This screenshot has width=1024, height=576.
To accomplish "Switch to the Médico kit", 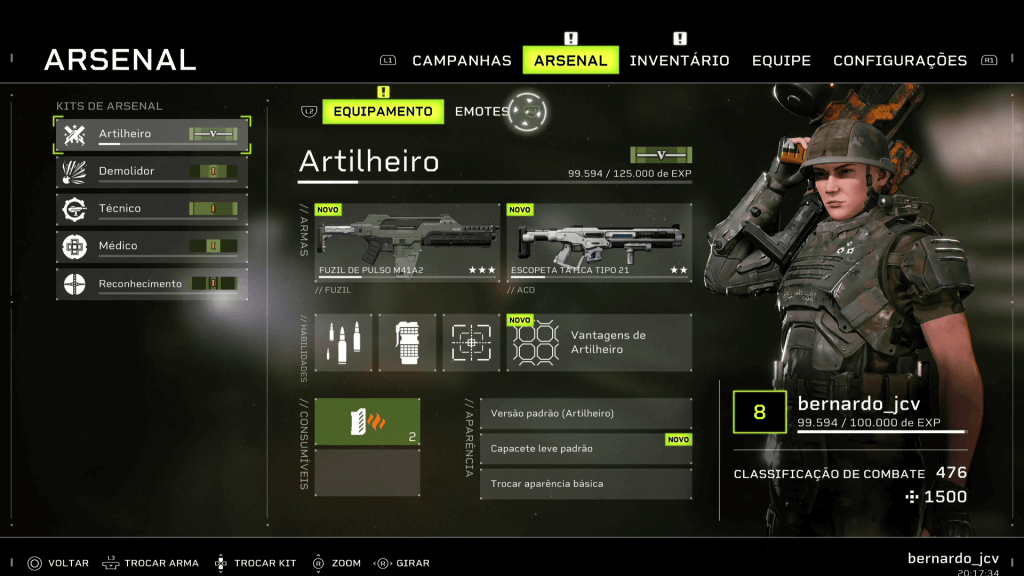I will 152,246.
